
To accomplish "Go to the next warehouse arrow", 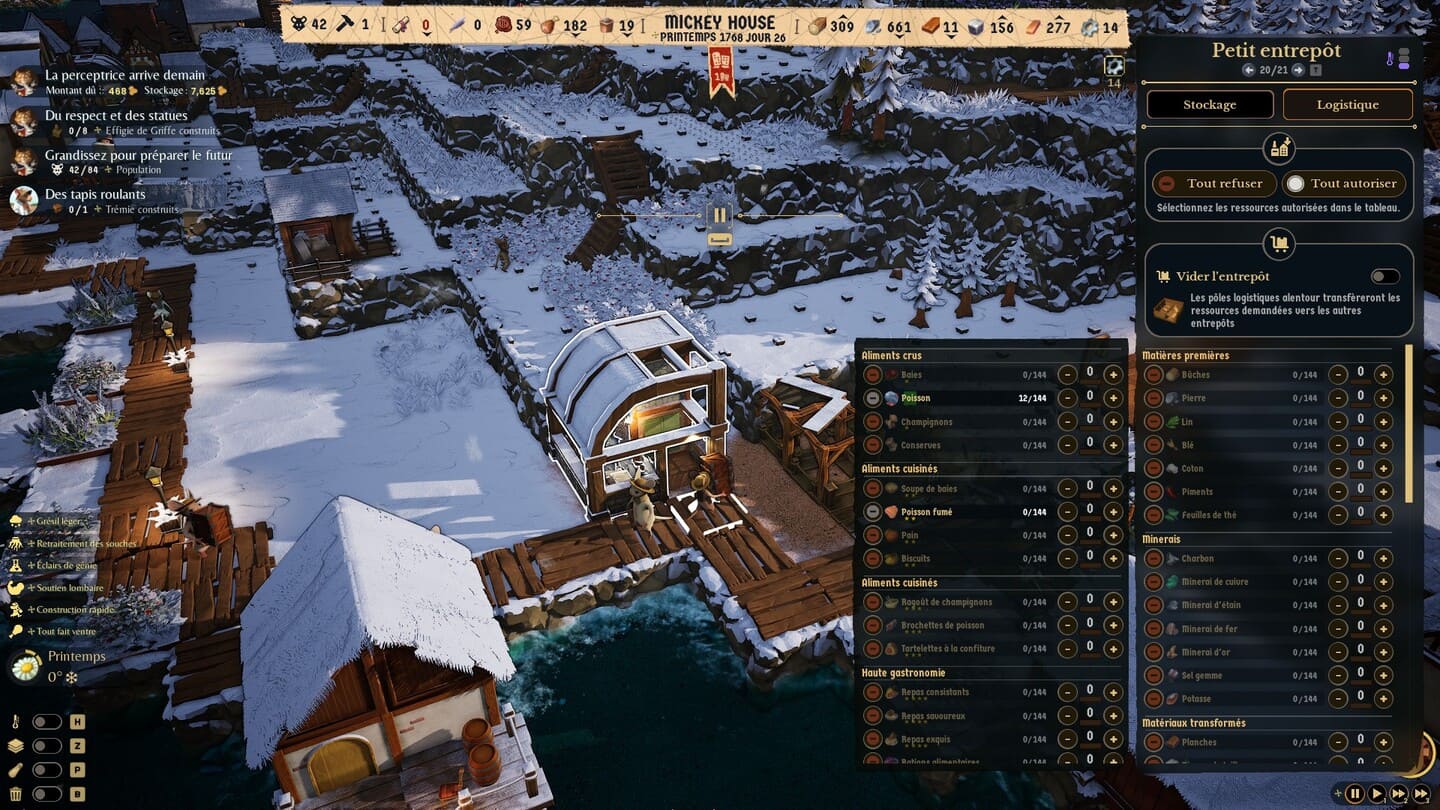I will (1298, 70).
